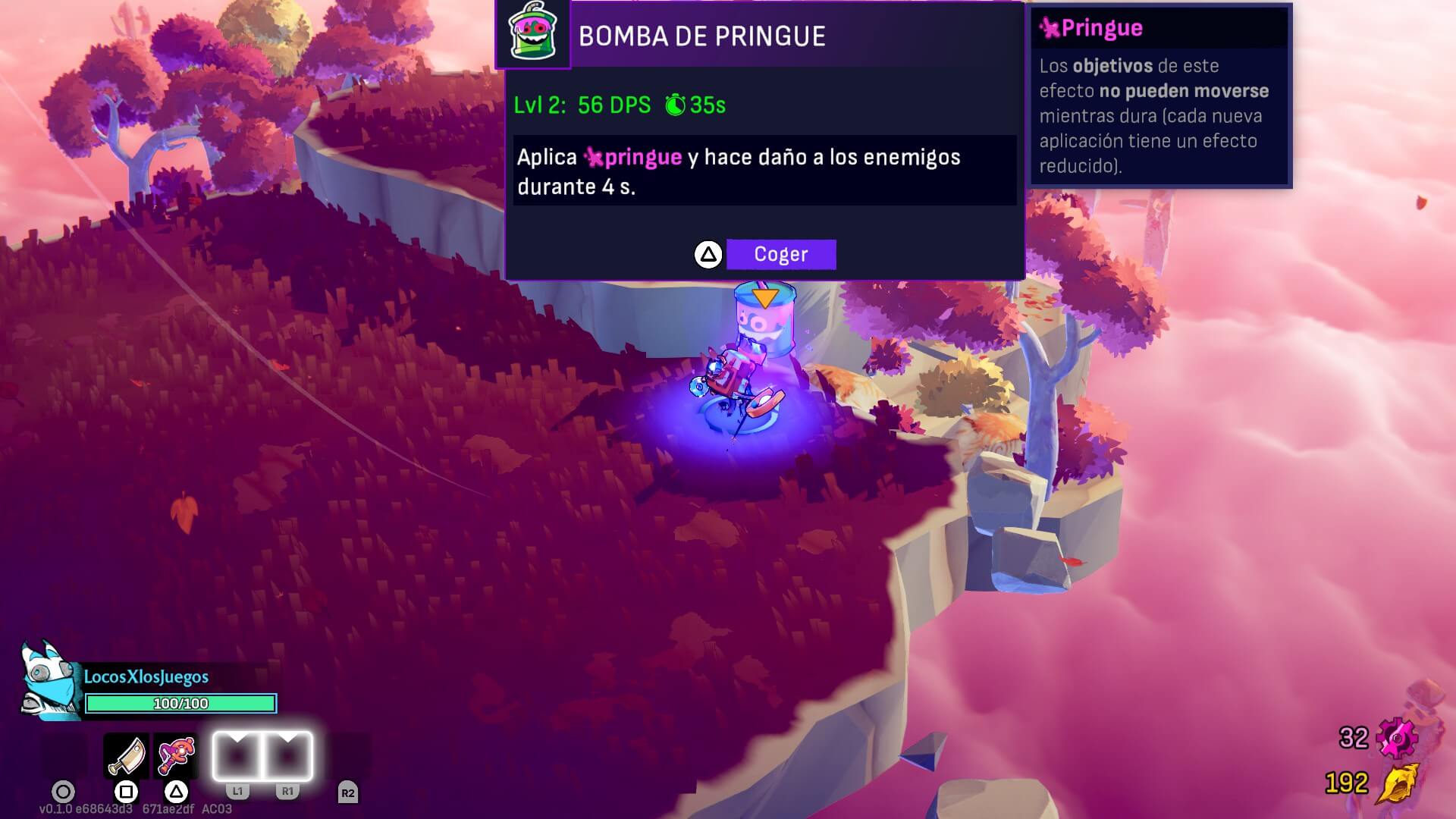Open the Pringue keyword tooltip panel
Screen dimensions: 1456x819
1159,96
